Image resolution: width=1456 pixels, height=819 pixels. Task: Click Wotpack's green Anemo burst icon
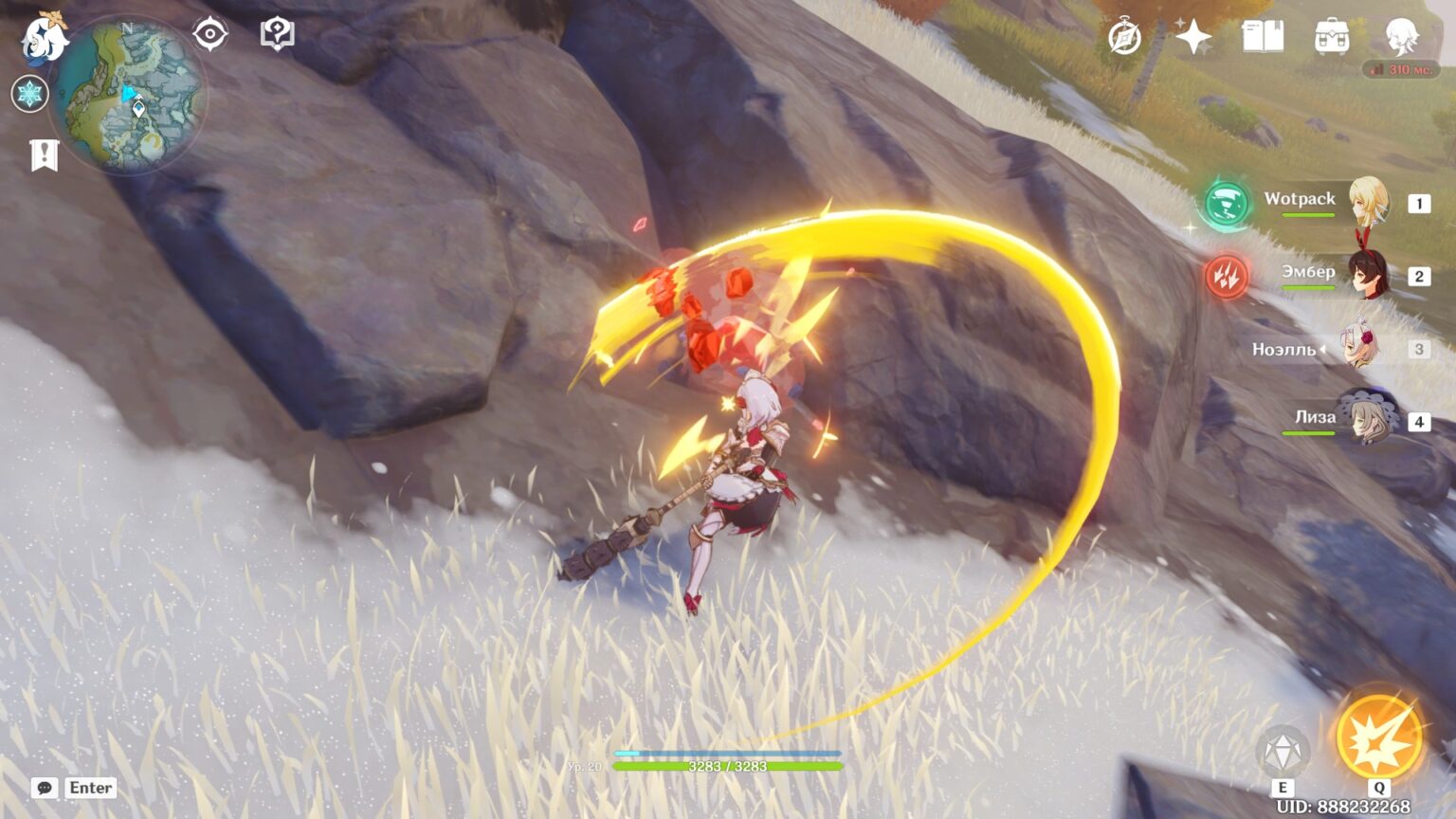(1227, 205)
